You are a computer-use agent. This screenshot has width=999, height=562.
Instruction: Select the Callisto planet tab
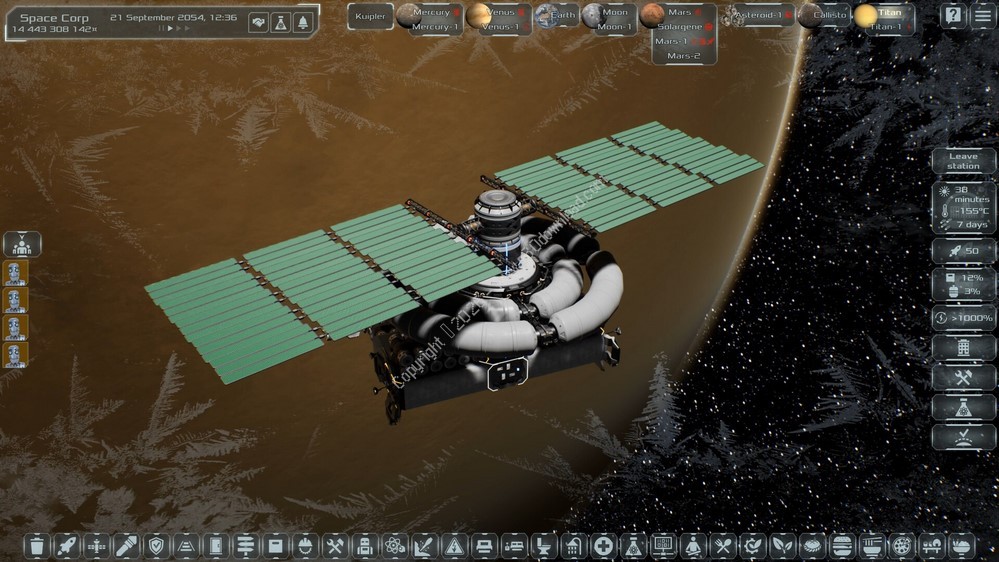[x=828, y=15]
